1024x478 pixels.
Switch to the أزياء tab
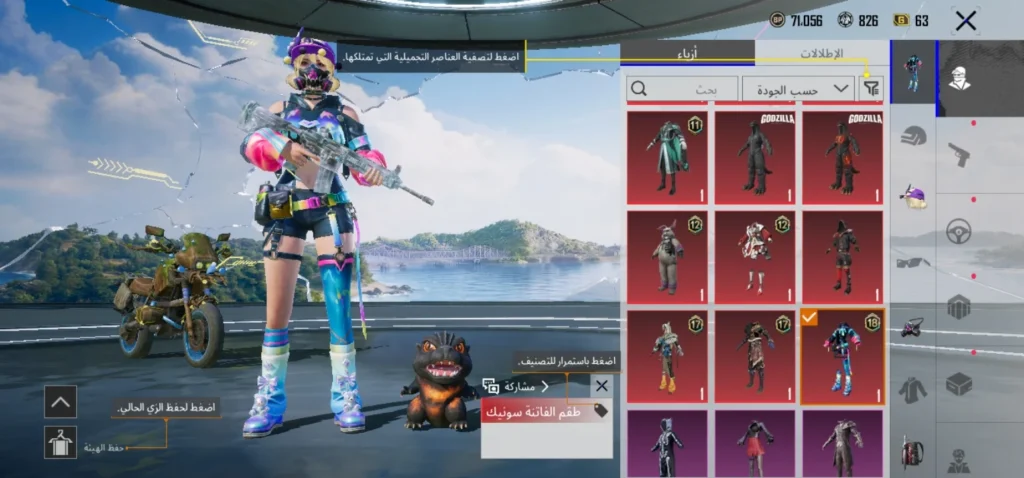(x=688, y=54)
